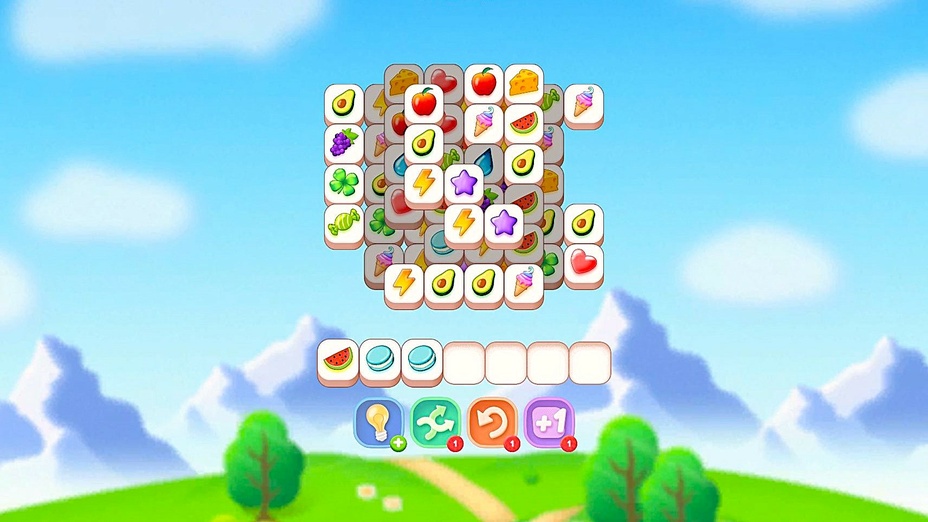Use the lightbulb hint booster

[379, 423]
